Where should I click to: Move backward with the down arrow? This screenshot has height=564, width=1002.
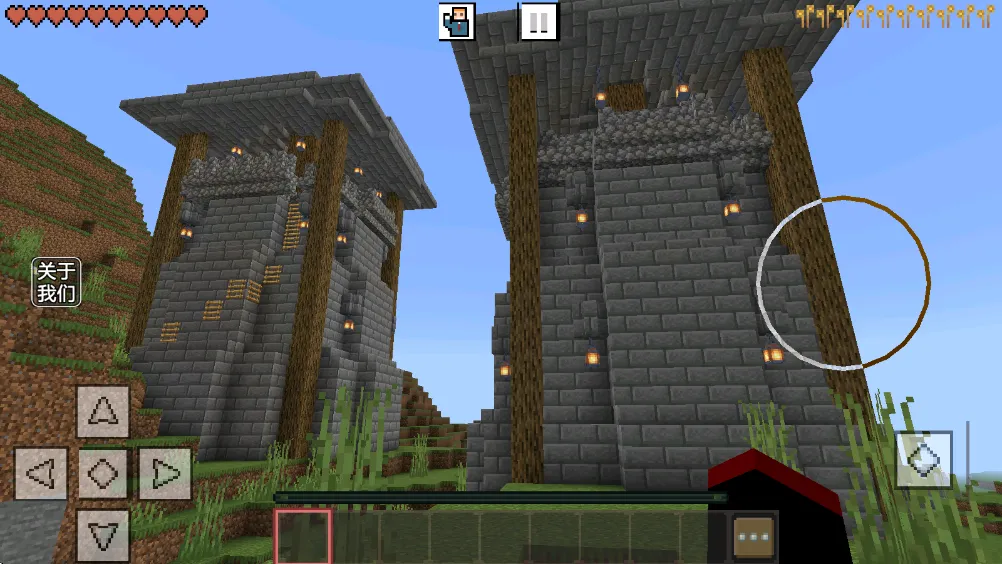103,535
